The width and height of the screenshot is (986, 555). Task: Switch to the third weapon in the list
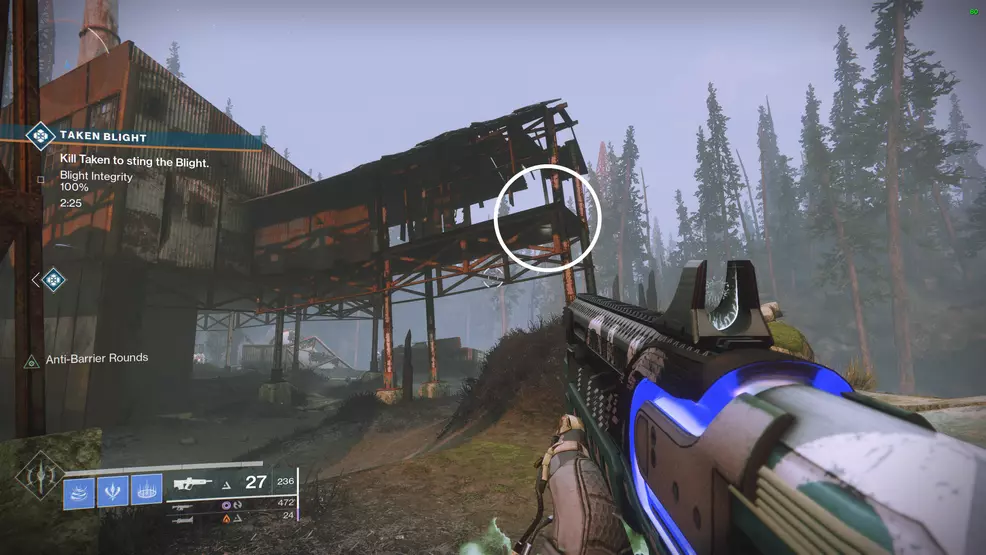point(183,519)
